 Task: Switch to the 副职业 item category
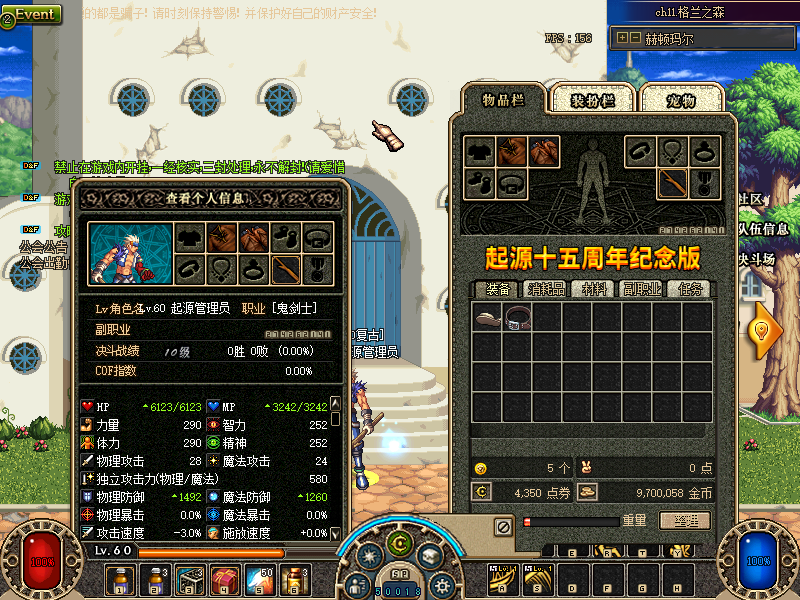pos(641,289)
